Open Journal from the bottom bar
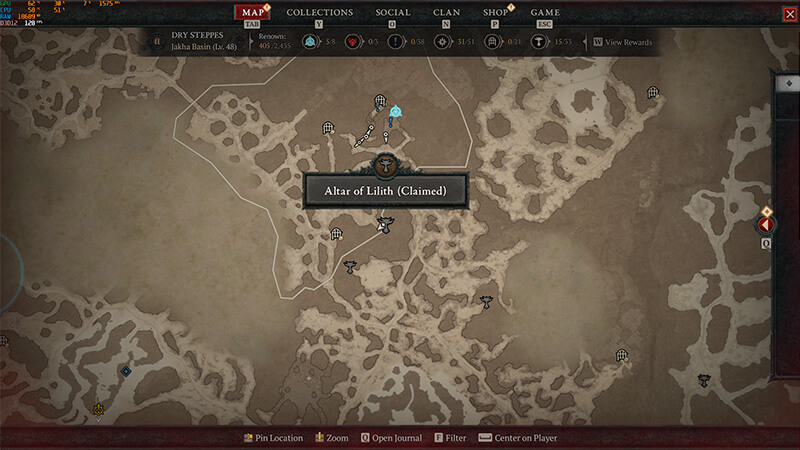This screenshot has width=800, height=450. (x=391, y=438)
